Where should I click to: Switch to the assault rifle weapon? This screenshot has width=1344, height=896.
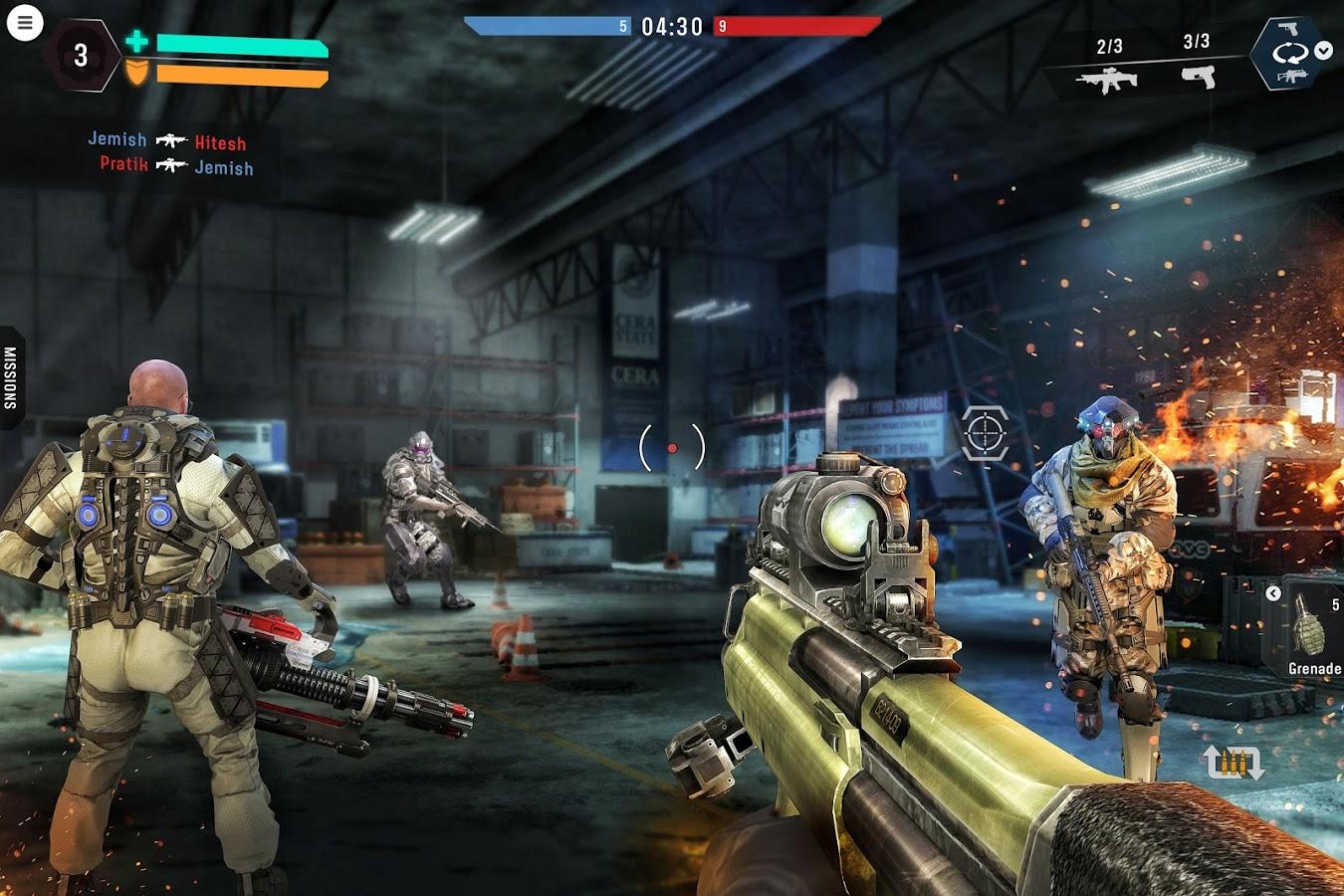(1107, 79)
